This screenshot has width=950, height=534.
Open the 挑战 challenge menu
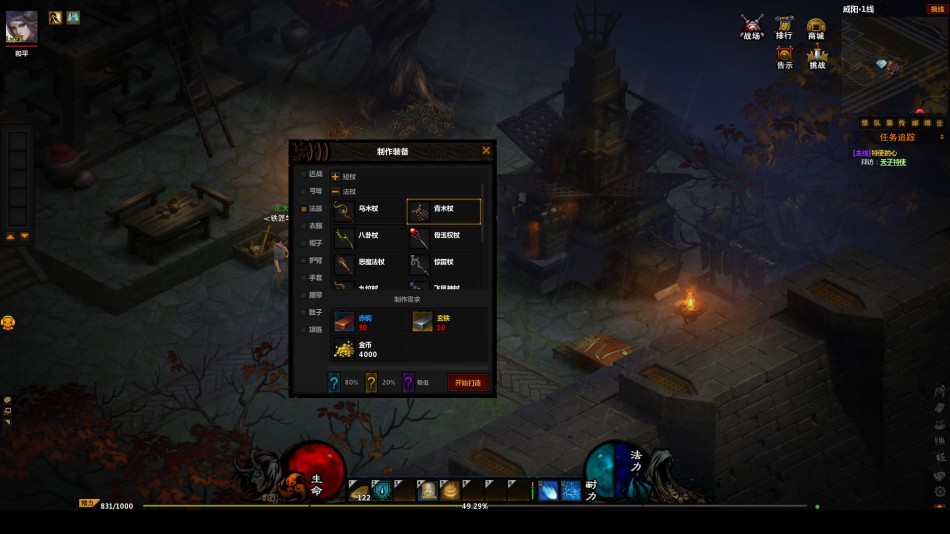817,57
